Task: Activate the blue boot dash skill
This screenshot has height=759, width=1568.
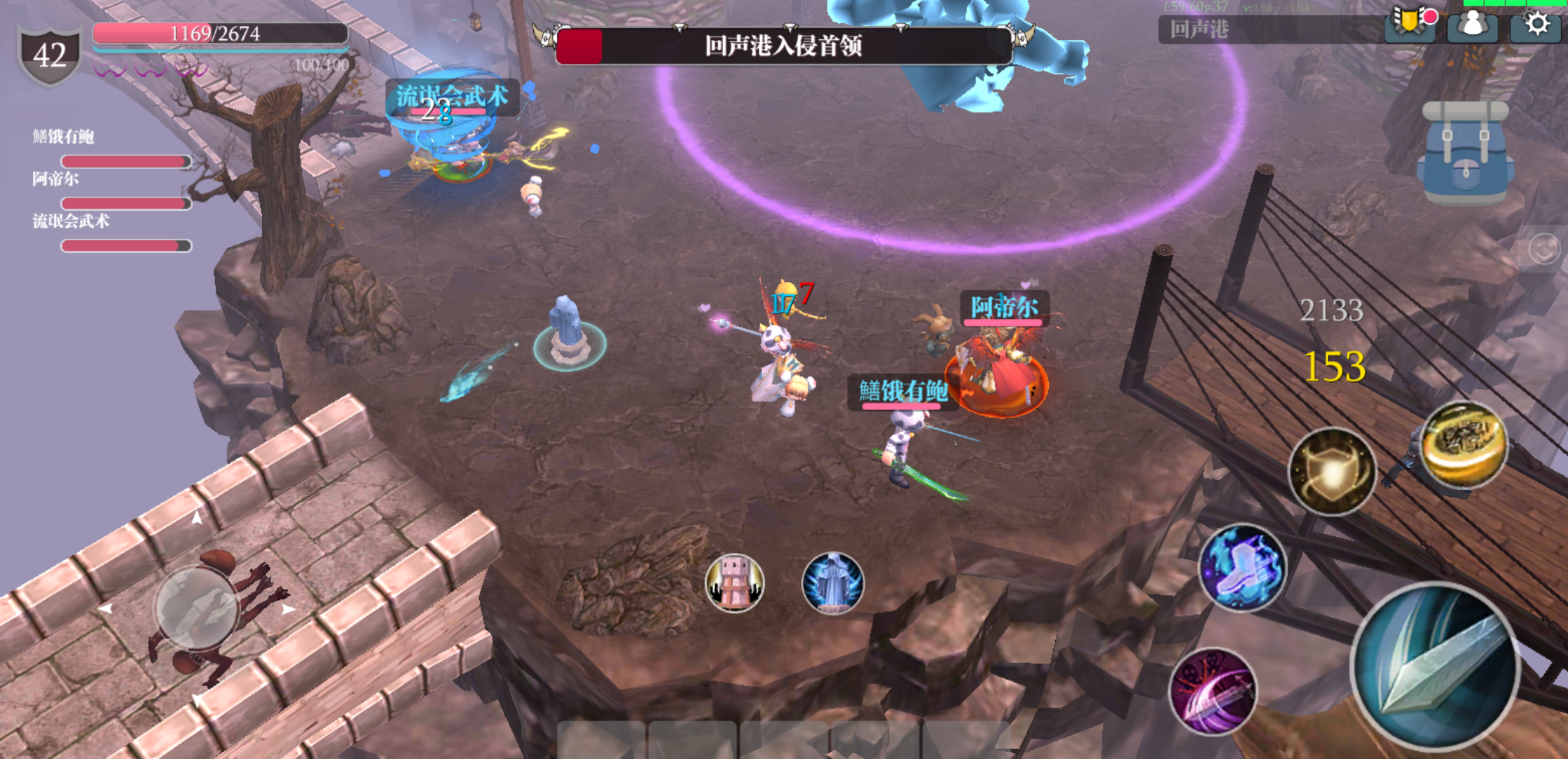Action: pos(1242,566)
